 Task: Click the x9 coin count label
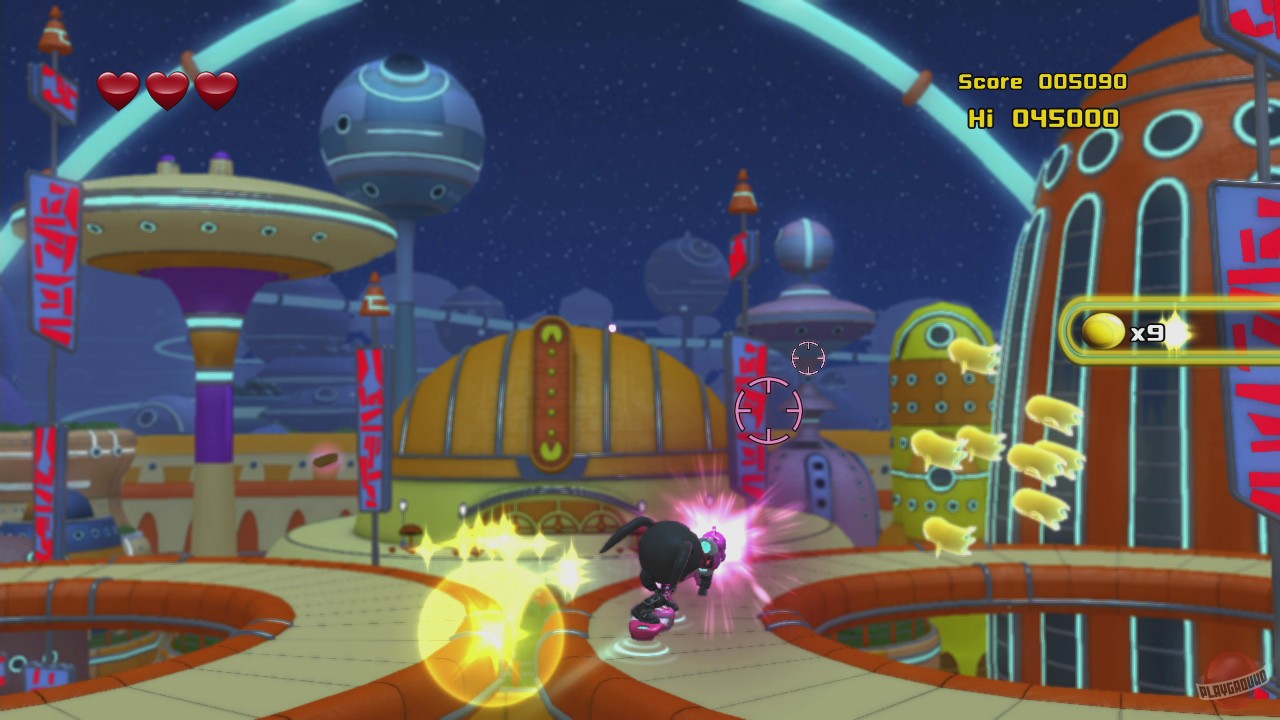tap(1146, 333)
